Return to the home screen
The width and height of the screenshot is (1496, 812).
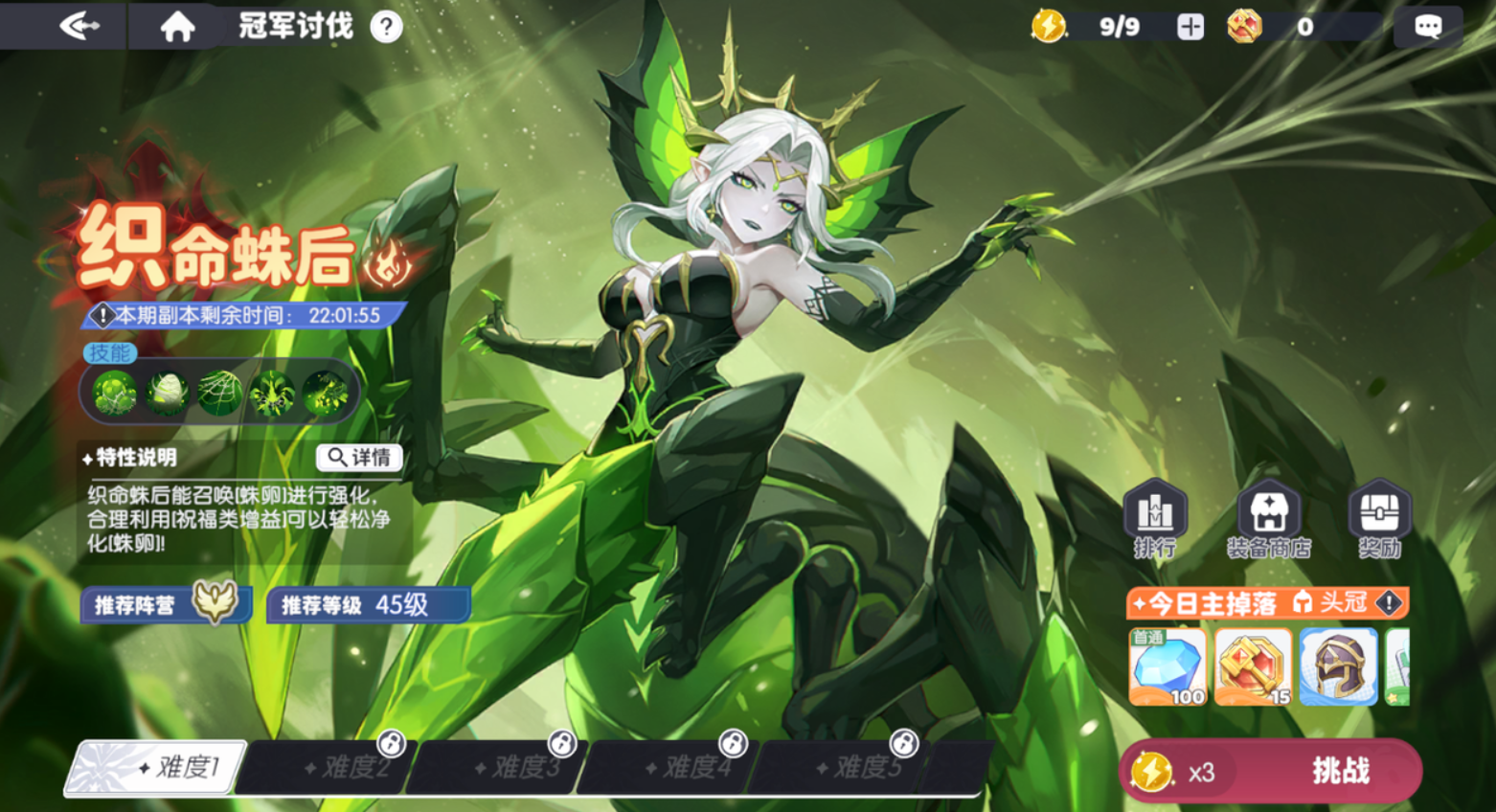[x=177, y=26]
